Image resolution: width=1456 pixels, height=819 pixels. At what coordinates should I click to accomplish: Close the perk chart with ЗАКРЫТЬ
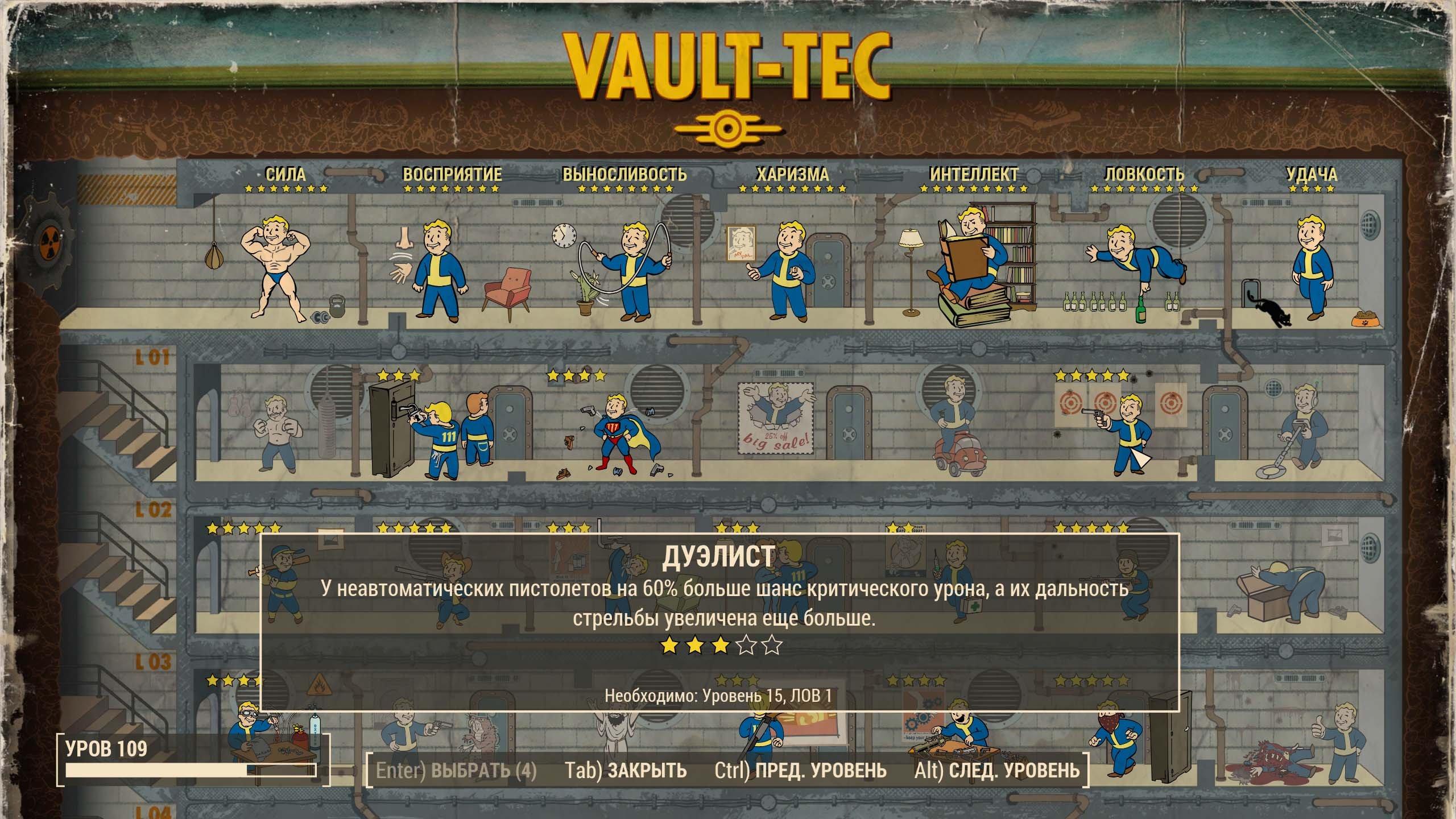point(626,771)
